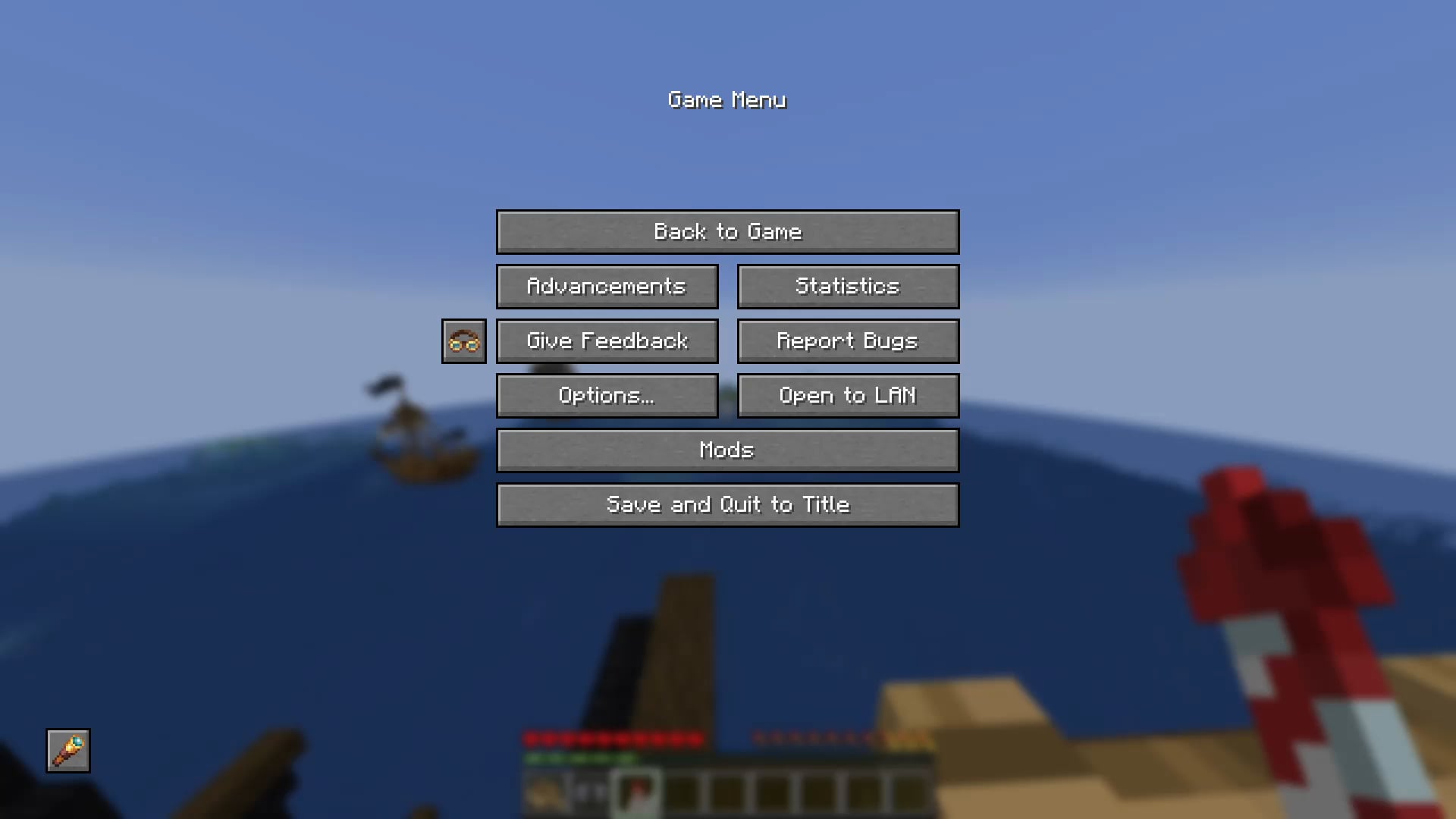Open the Options menu
This screenshot has width=1456, height=819.
point(607,395)
